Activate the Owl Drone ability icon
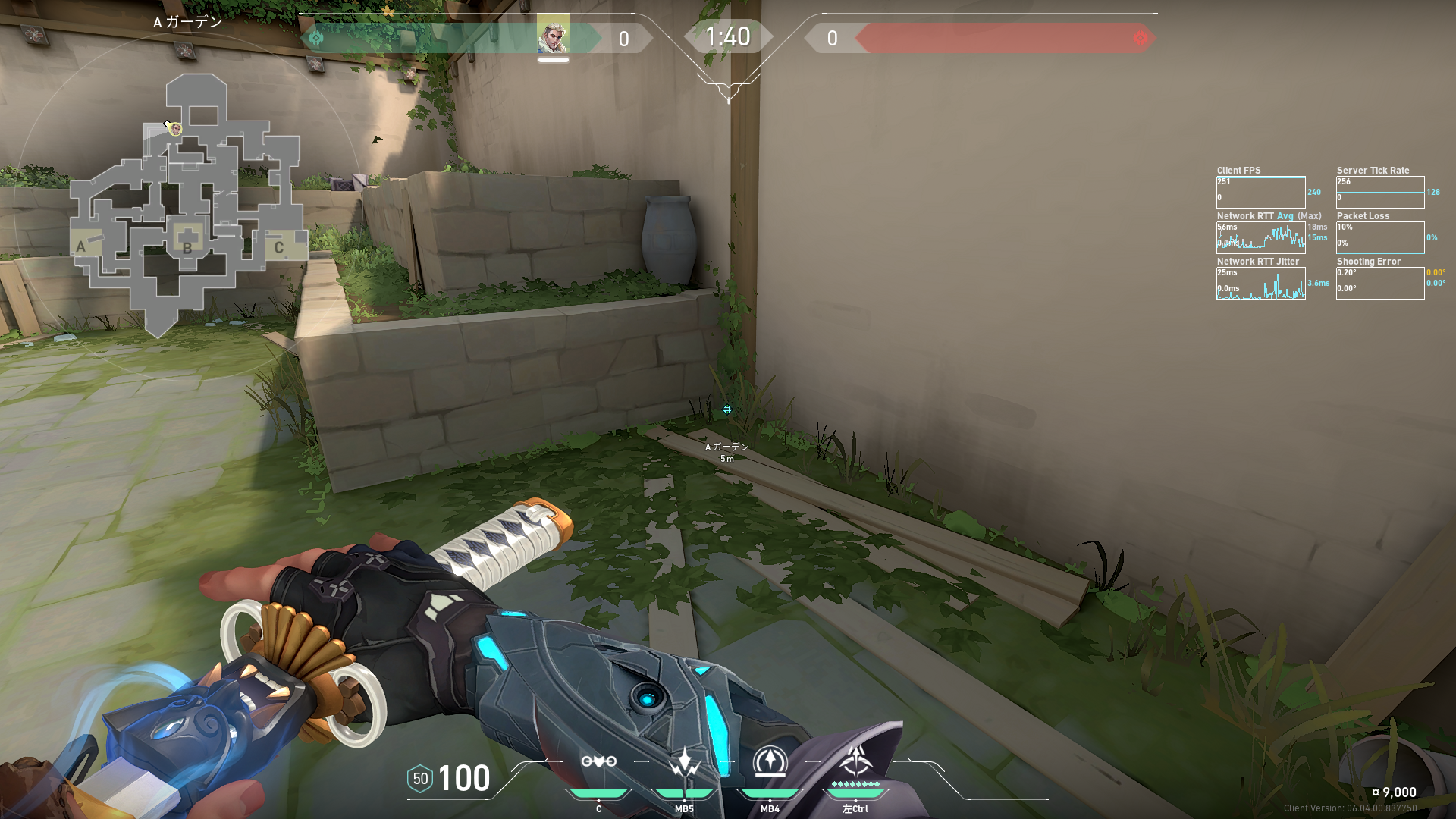The height and width of the screenshot is (819, 1456). tap(598, 762)
